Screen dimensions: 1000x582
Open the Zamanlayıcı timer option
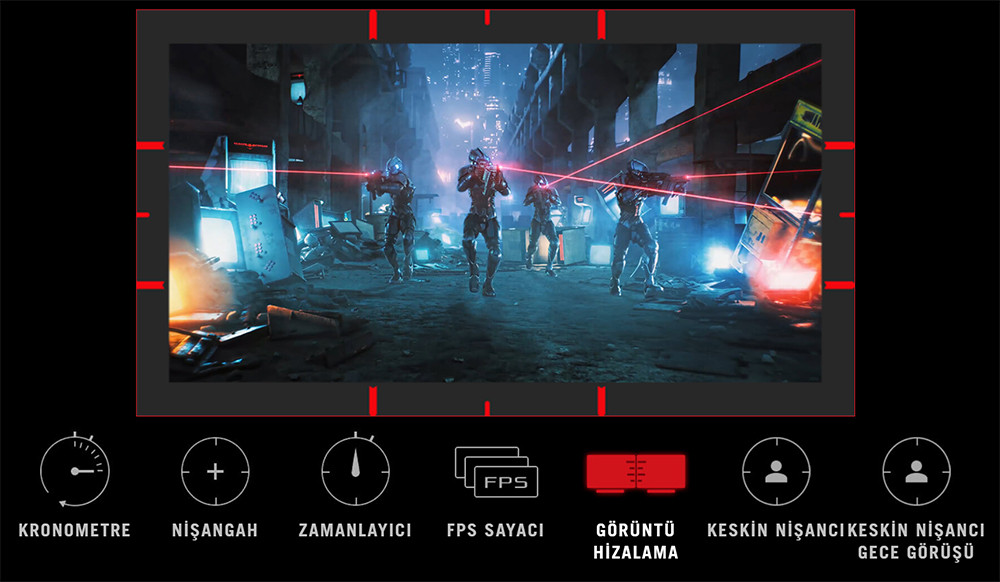point(355,471)
